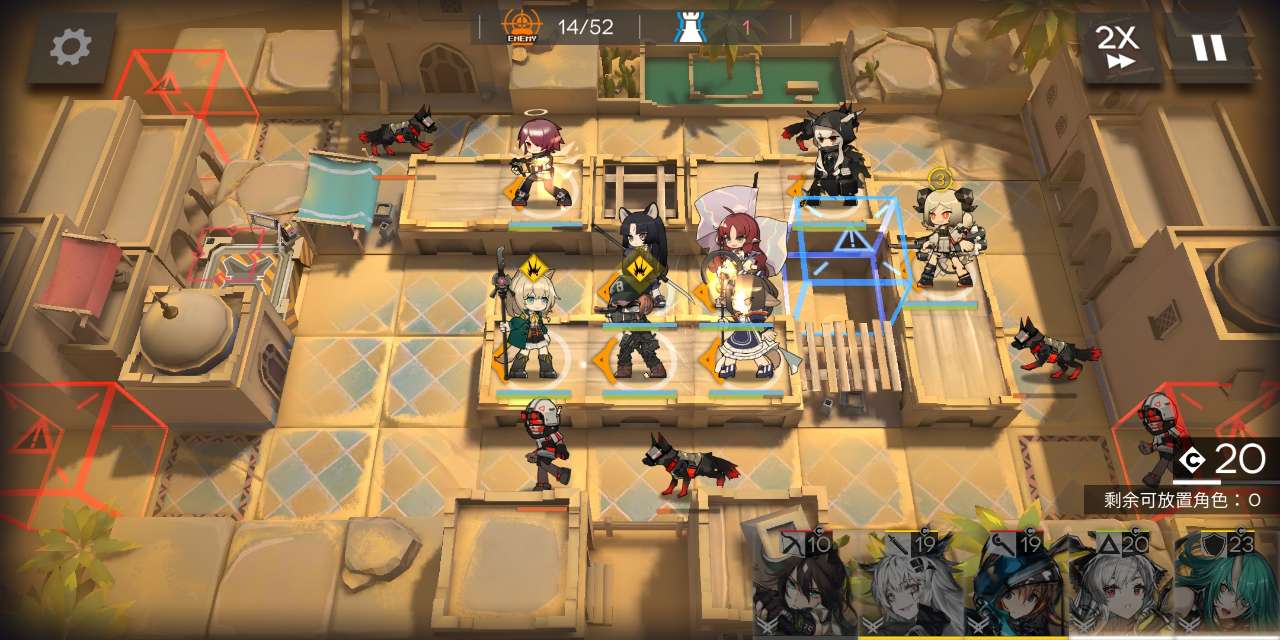The image size is (1280, 640).
Task: Open the settings gear menu
Action: (x=71, y=47)
